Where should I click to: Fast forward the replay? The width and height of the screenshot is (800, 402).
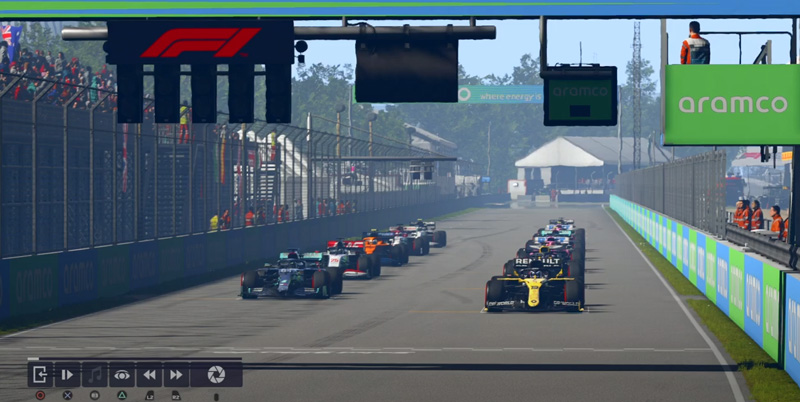point(176,374)
